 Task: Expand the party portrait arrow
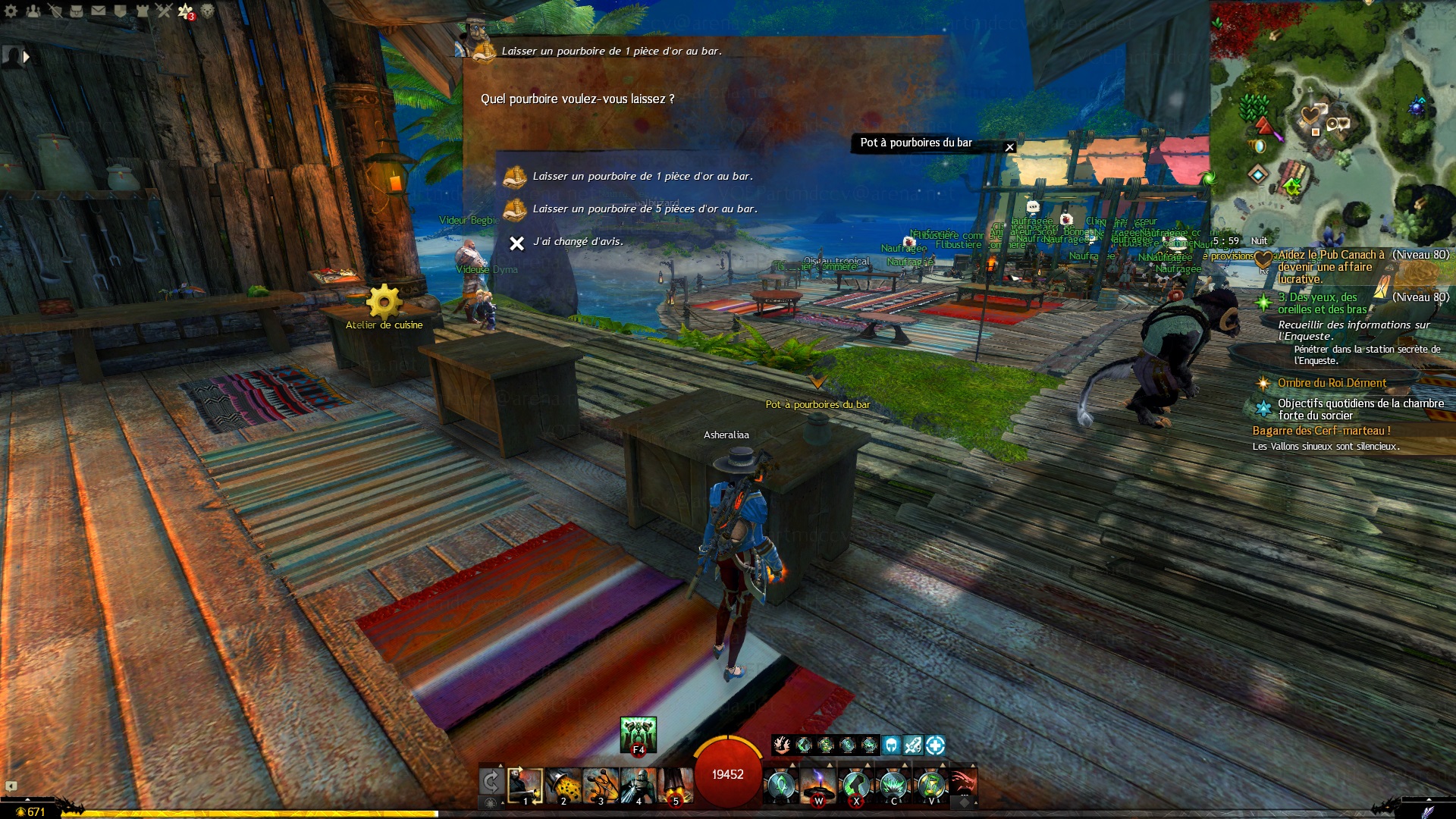coord(27,57)
